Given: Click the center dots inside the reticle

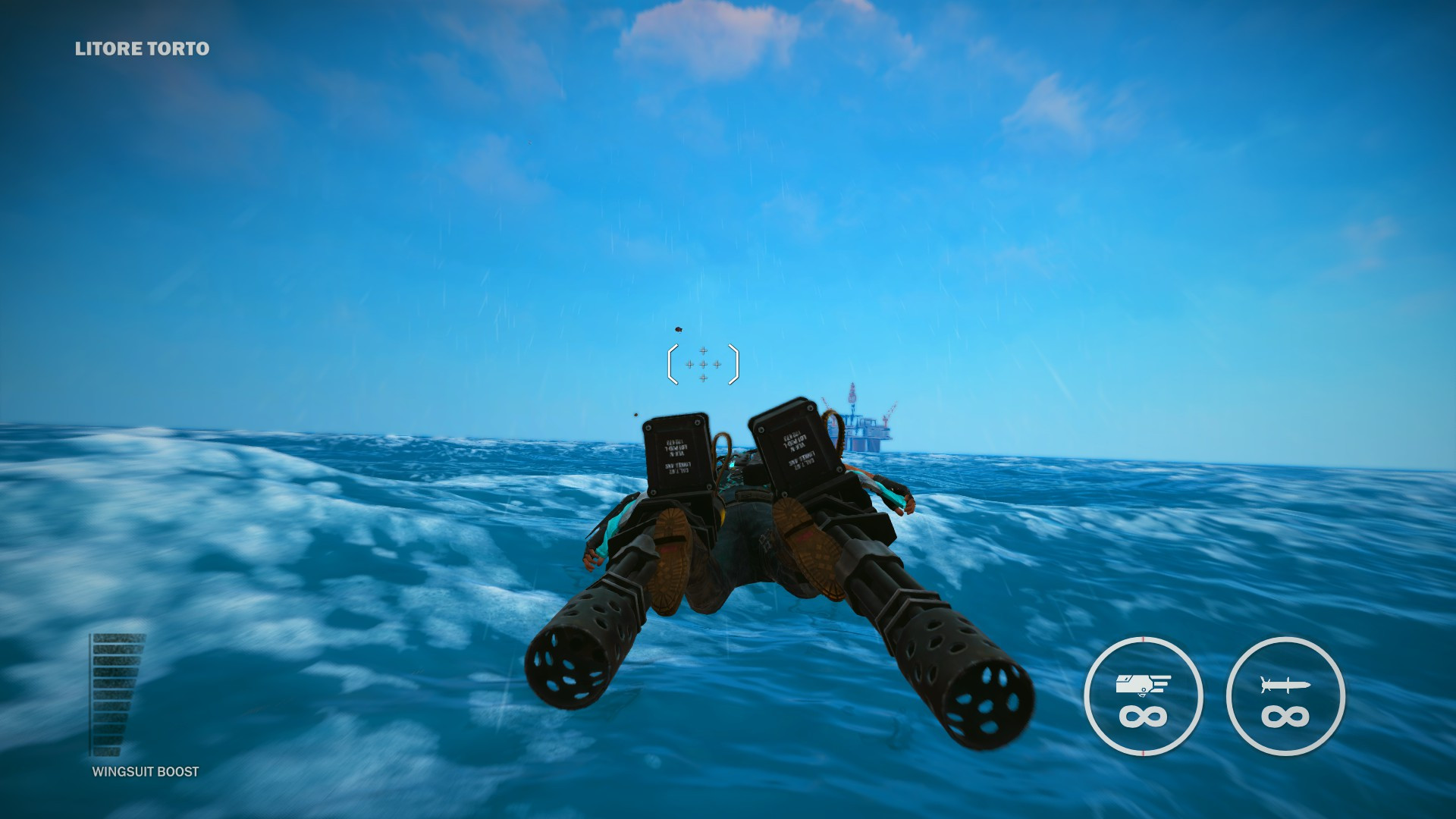Looking at the screenshot, I should [704, 365].
